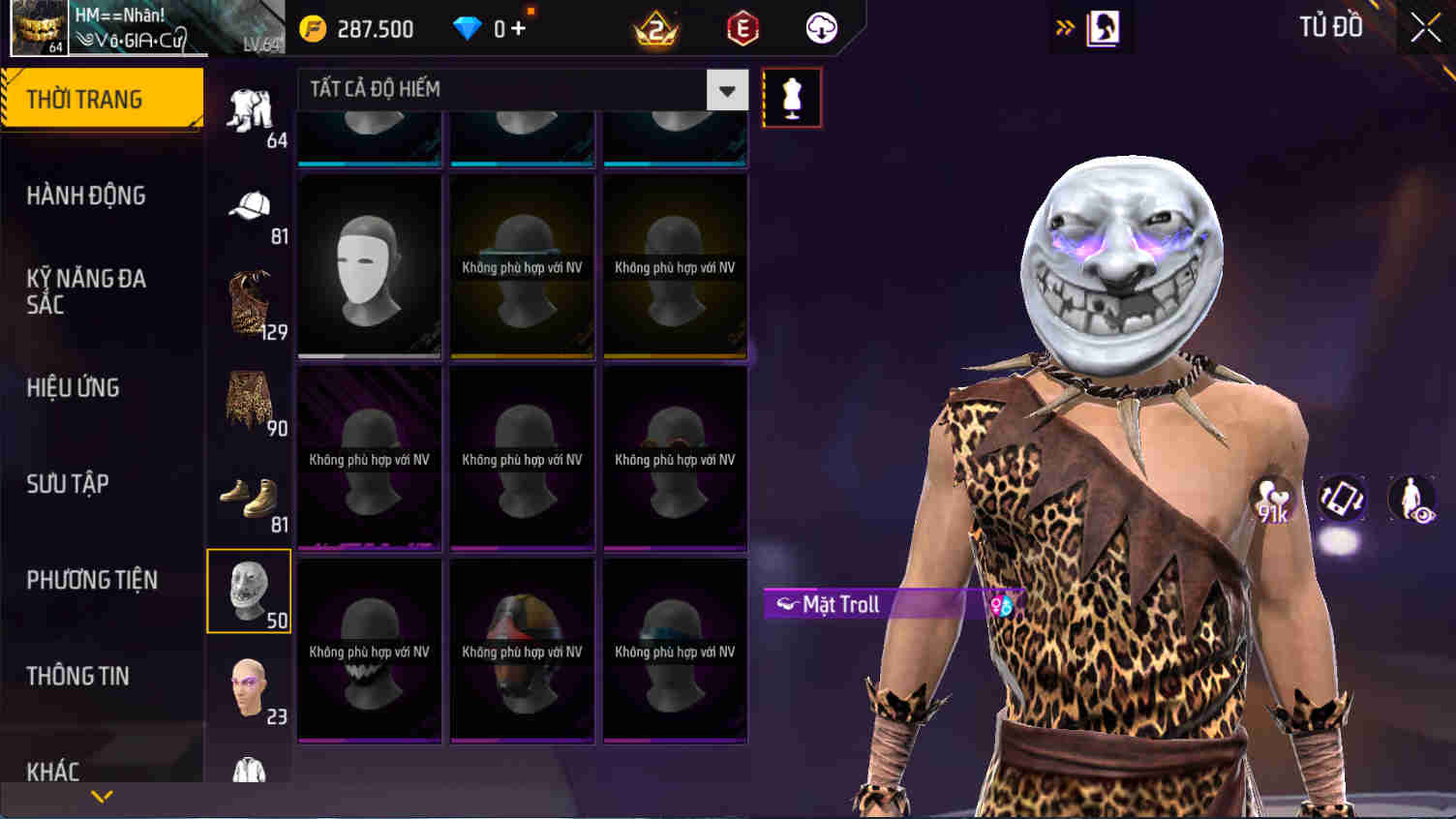
Task: Select the cap/hat category icon showing 81 items
Action: tap(249, 206)
